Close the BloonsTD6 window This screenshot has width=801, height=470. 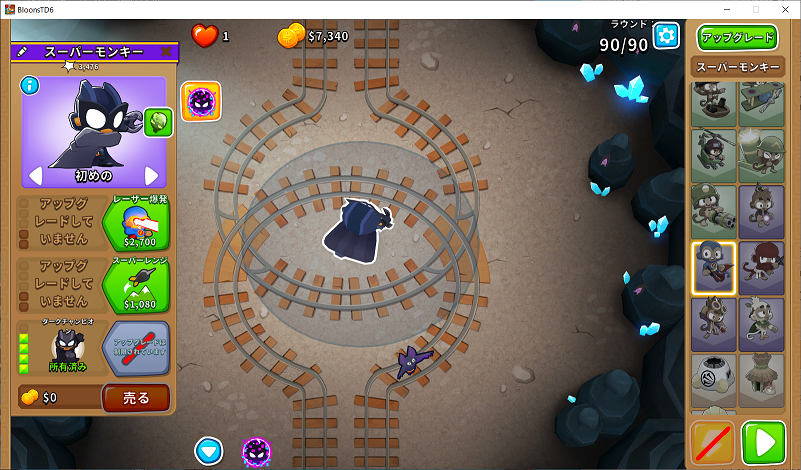pos(782,9)
